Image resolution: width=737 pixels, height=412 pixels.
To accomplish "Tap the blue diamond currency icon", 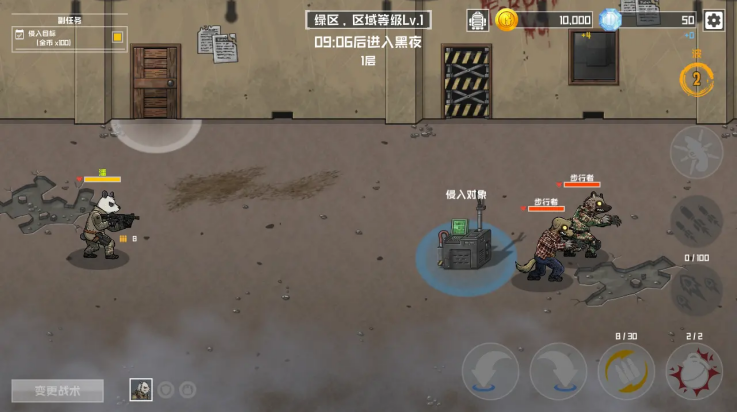I will click(611, 20).
